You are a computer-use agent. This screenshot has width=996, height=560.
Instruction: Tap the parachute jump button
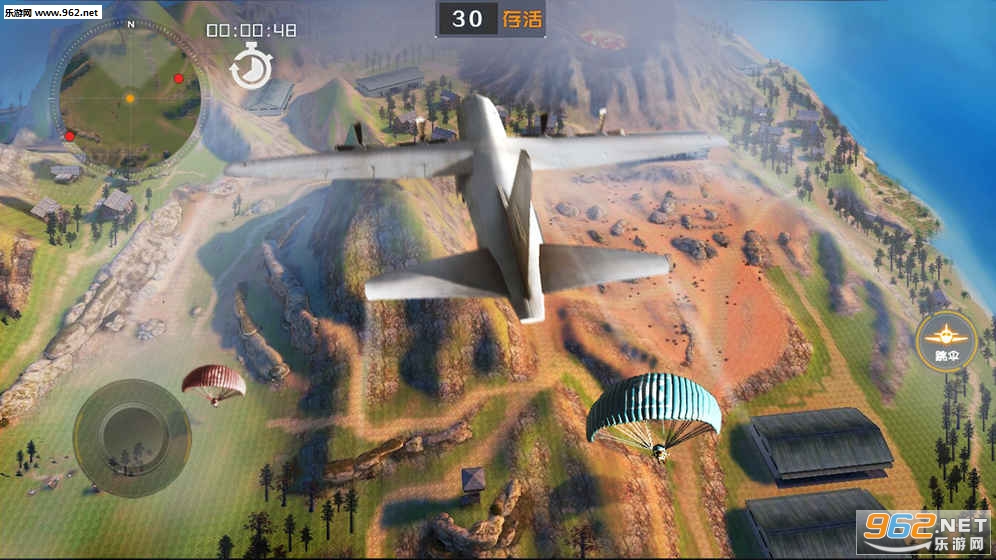point(945,342)
